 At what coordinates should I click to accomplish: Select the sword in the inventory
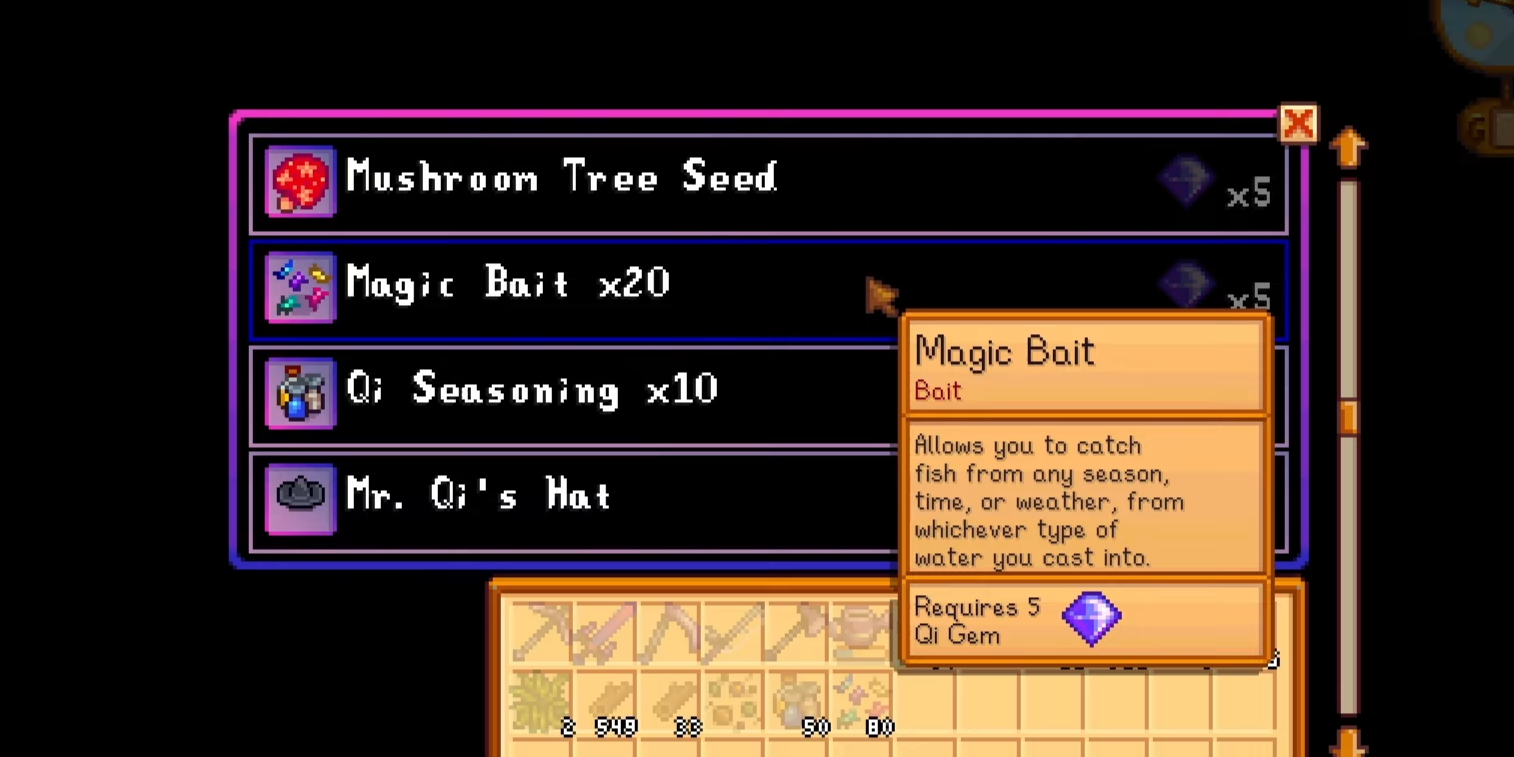click(605, 632)
